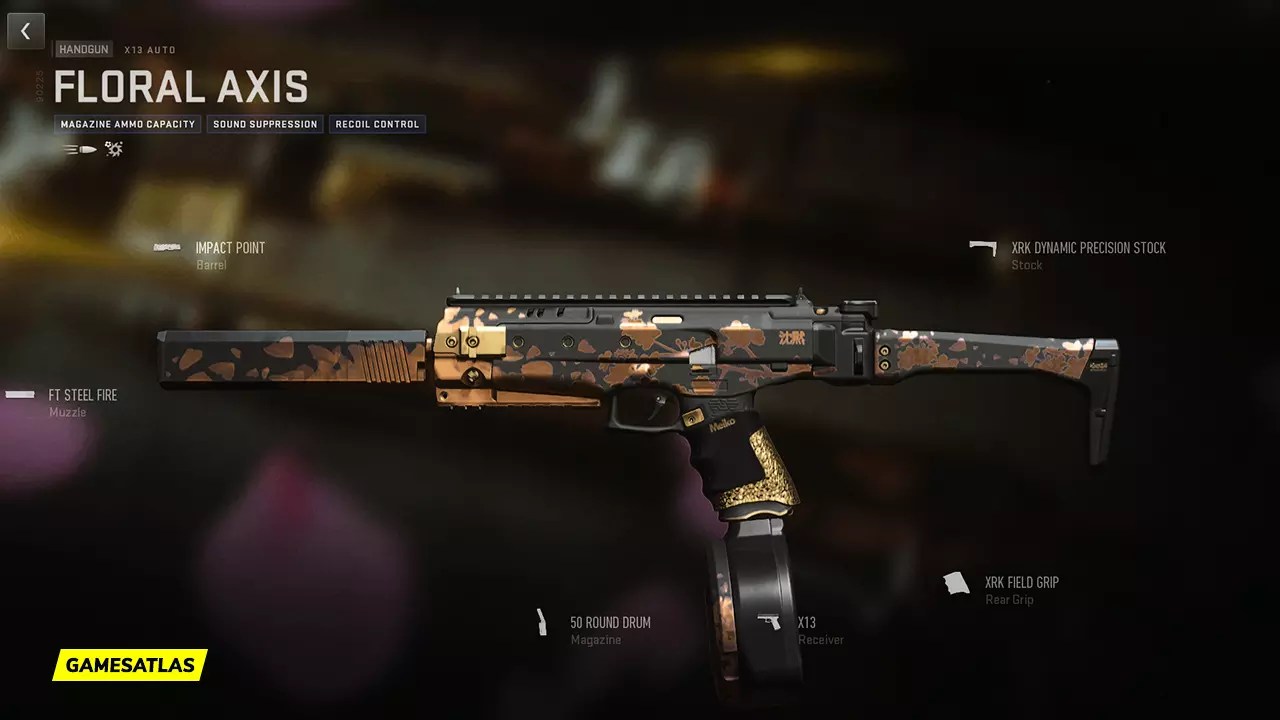Select the Stock label under XRK Dynamic Precision
The width and height of the screenshot is (1280, 720).
tap(1026, 265)
